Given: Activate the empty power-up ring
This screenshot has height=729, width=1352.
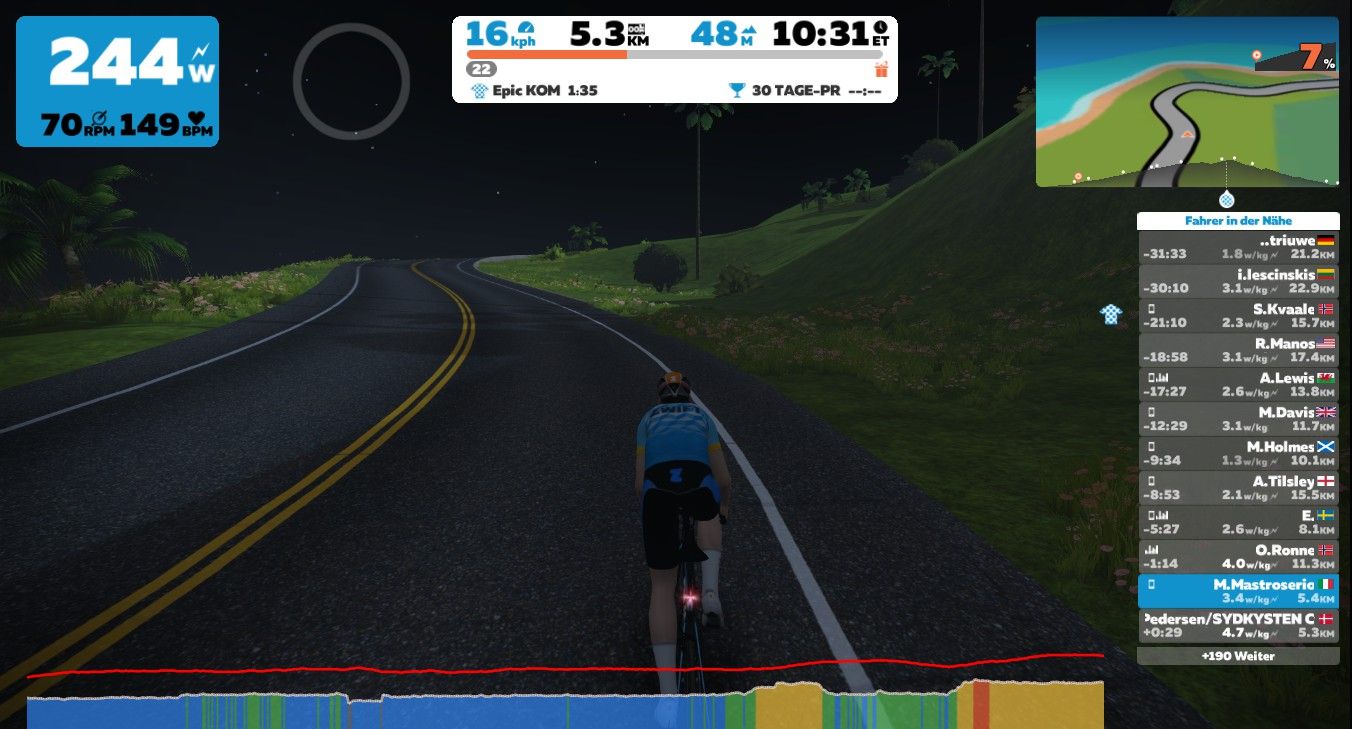Looking at the screenshot, I should (351, 81).
